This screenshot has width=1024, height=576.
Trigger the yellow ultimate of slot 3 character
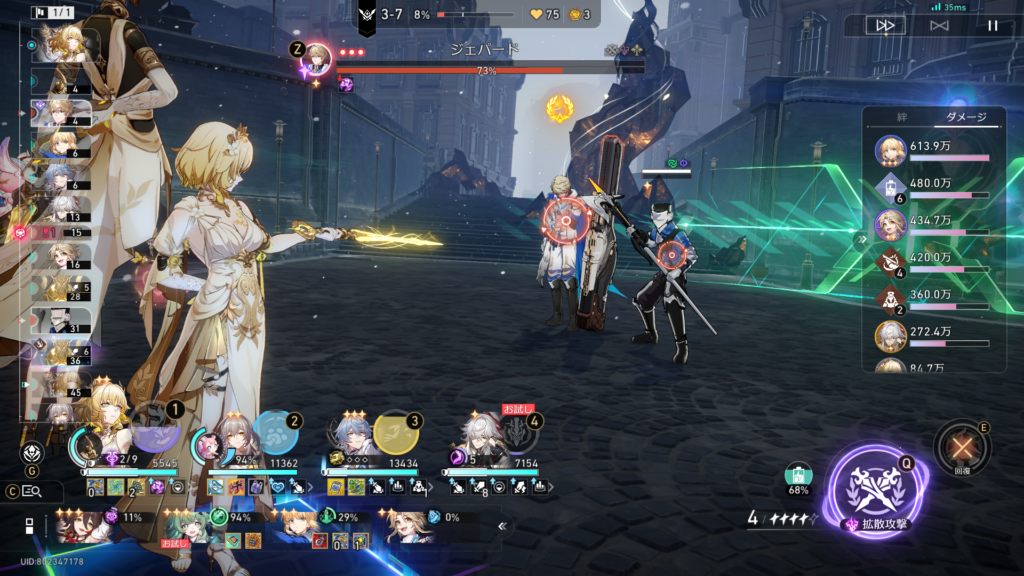396,432
